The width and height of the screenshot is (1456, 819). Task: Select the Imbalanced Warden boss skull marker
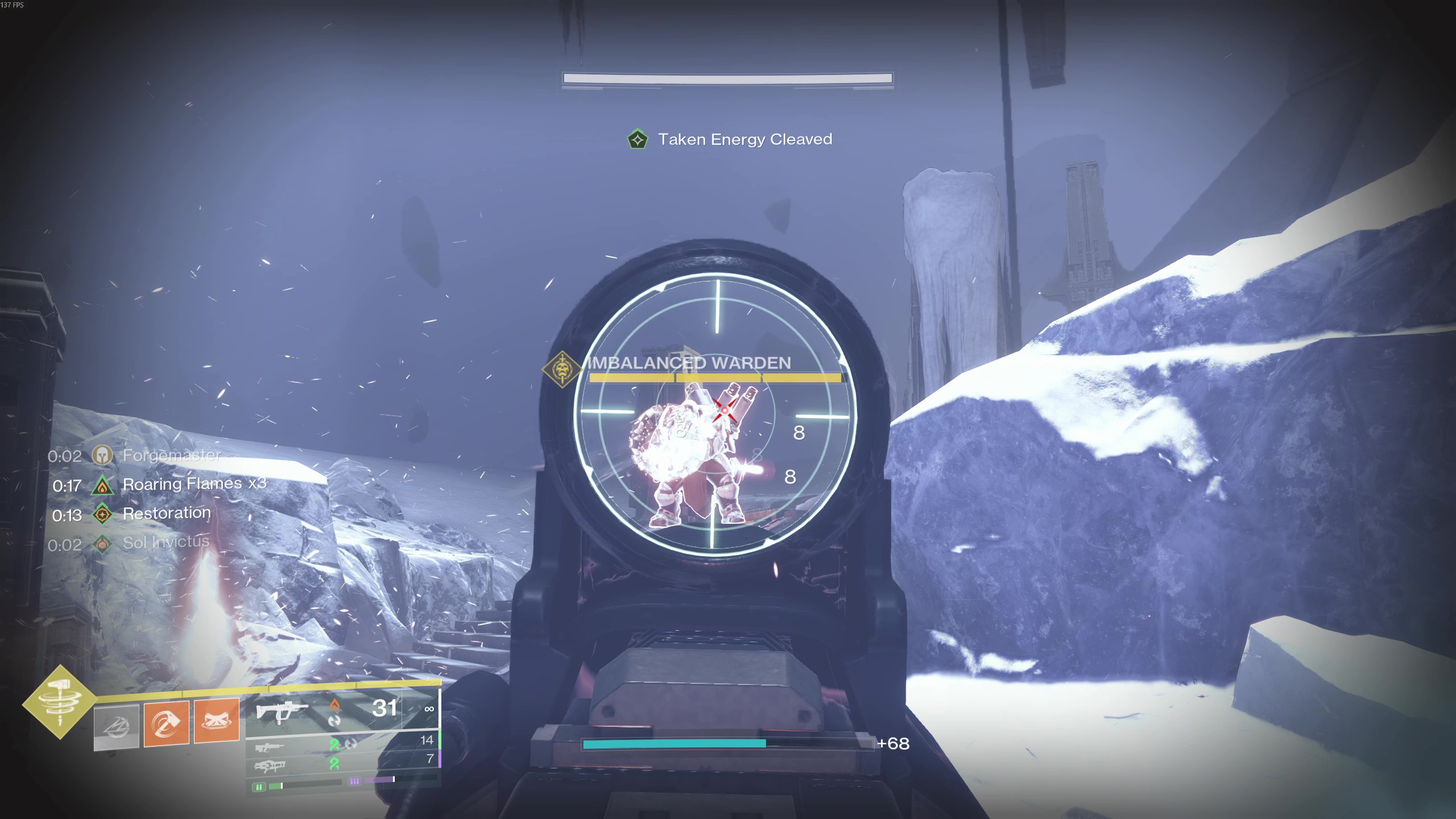(x=562, y=370)
